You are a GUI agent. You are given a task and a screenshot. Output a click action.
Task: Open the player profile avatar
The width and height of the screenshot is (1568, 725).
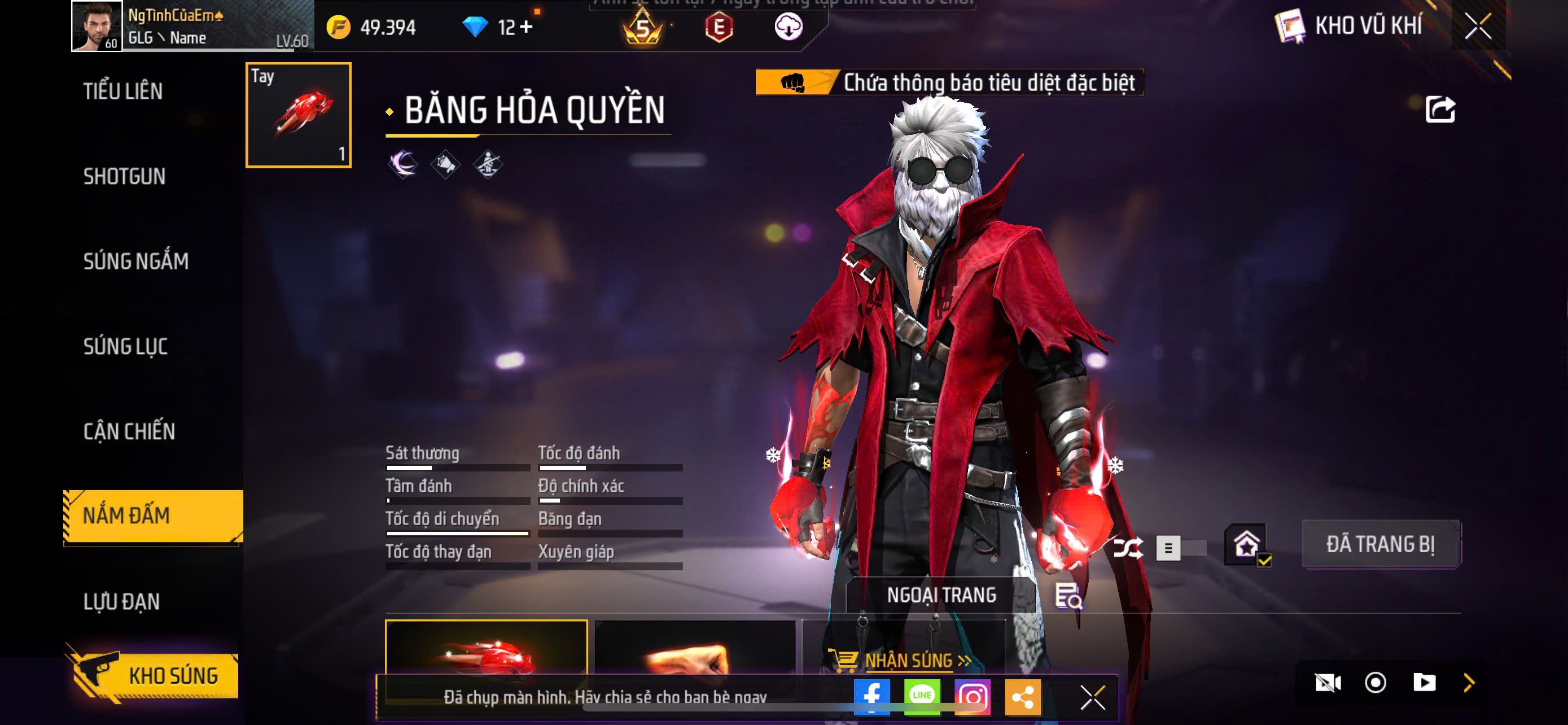[x=96, y=26]
